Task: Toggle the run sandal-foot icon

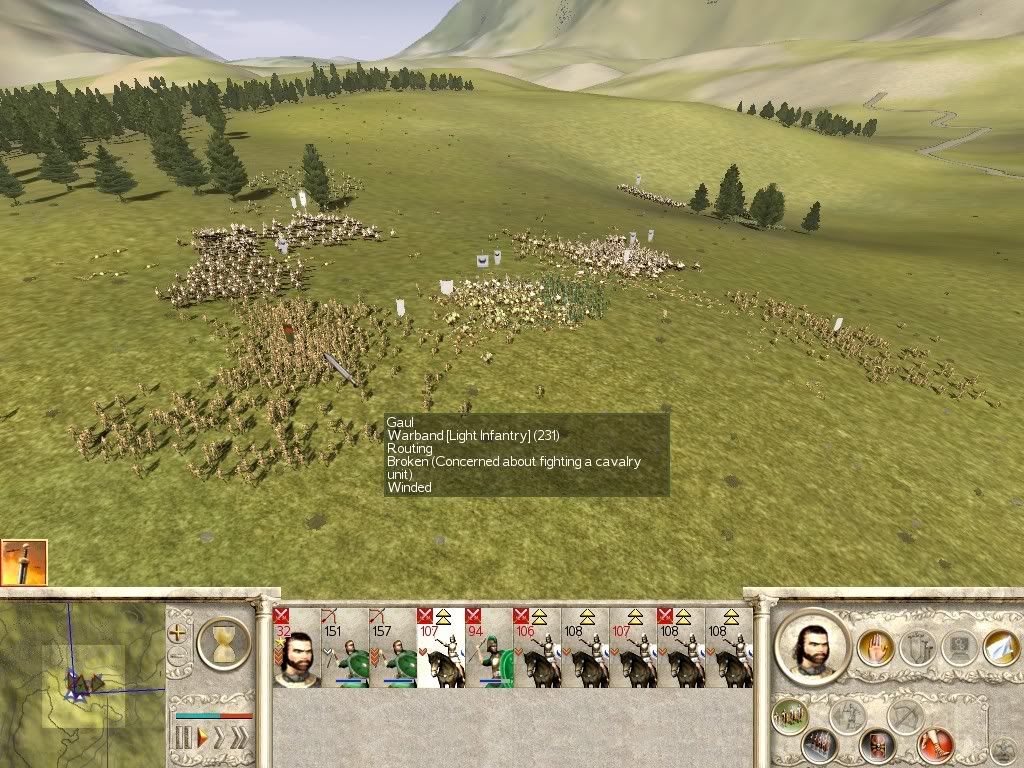Action: tap(936, 745)
